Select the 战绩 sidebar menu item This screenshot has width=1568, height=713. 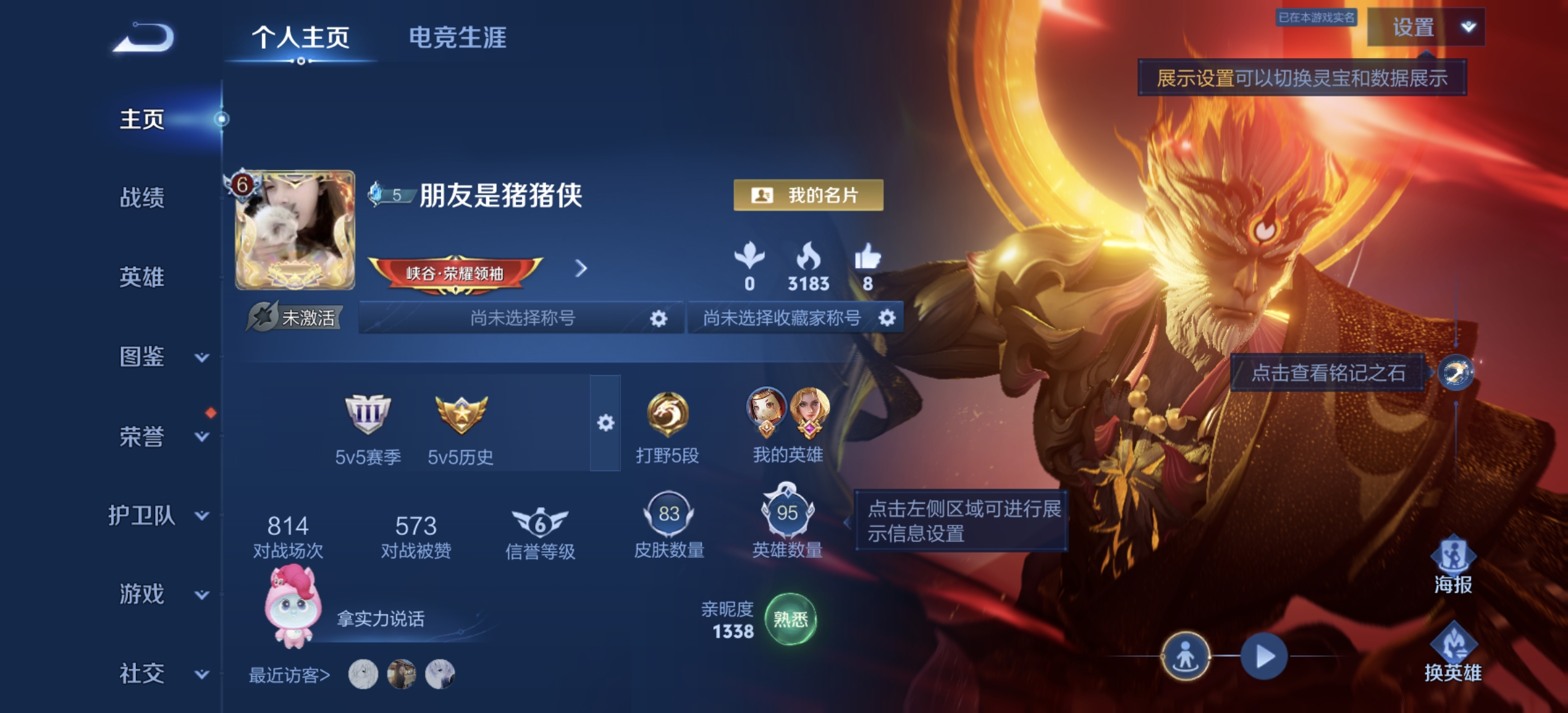pos(143,198)
